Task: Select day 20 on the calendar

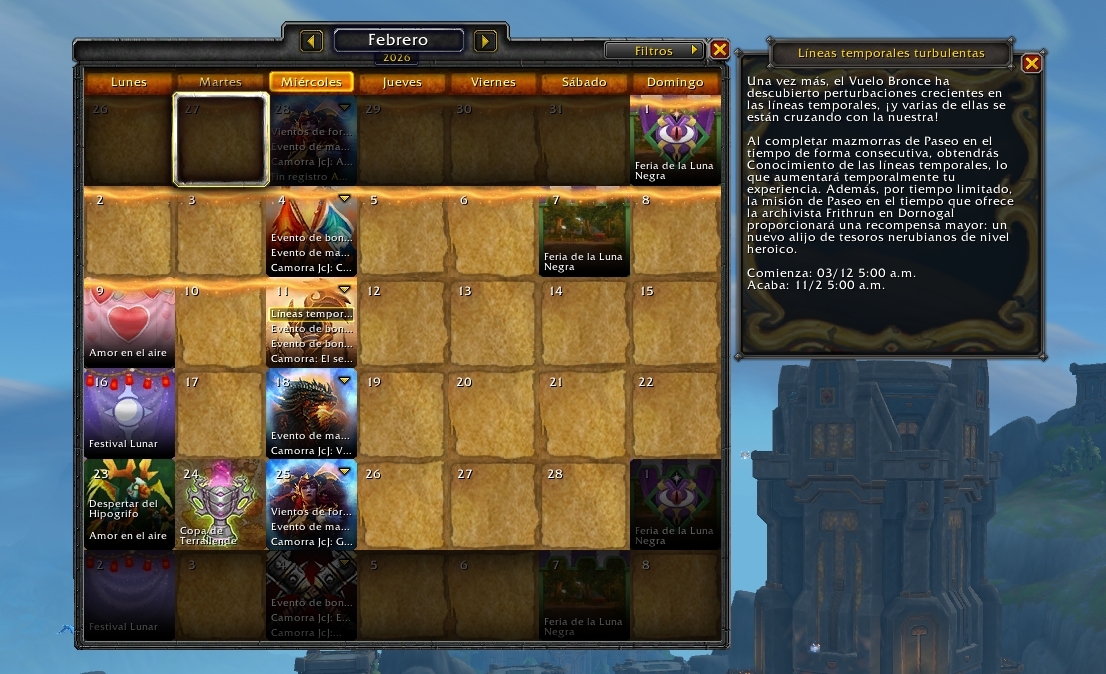Action: (x=494, y=415)
